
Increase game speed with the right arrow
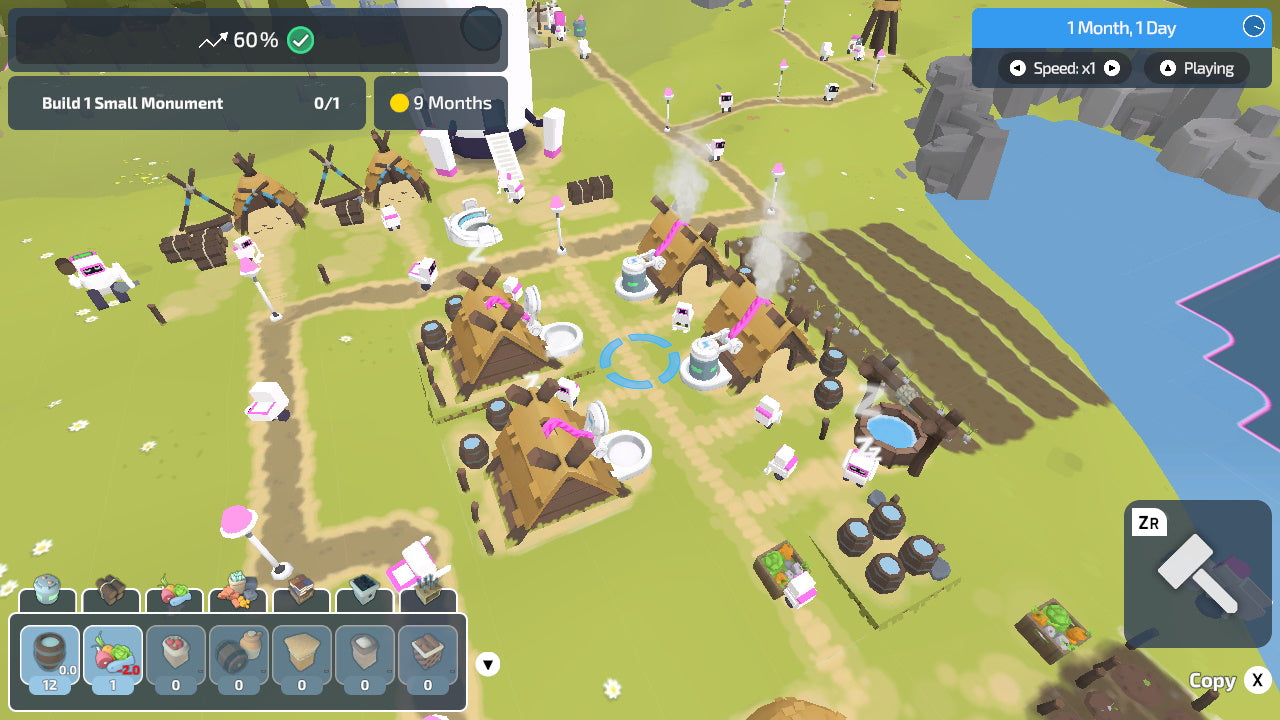[1111, 68]
